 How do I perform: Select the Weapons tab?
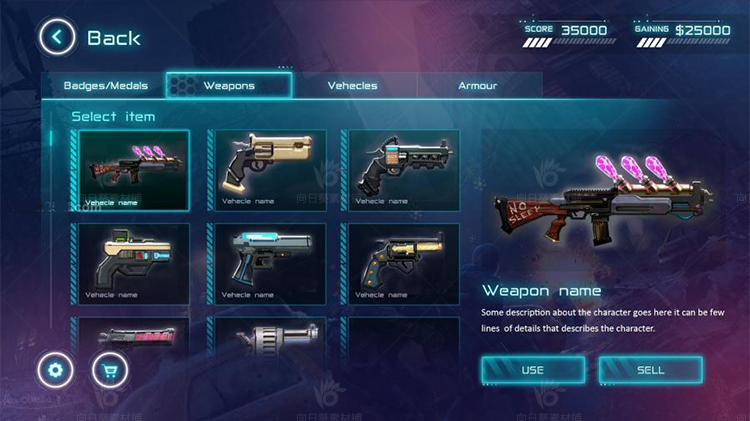(x=229, y=85)
